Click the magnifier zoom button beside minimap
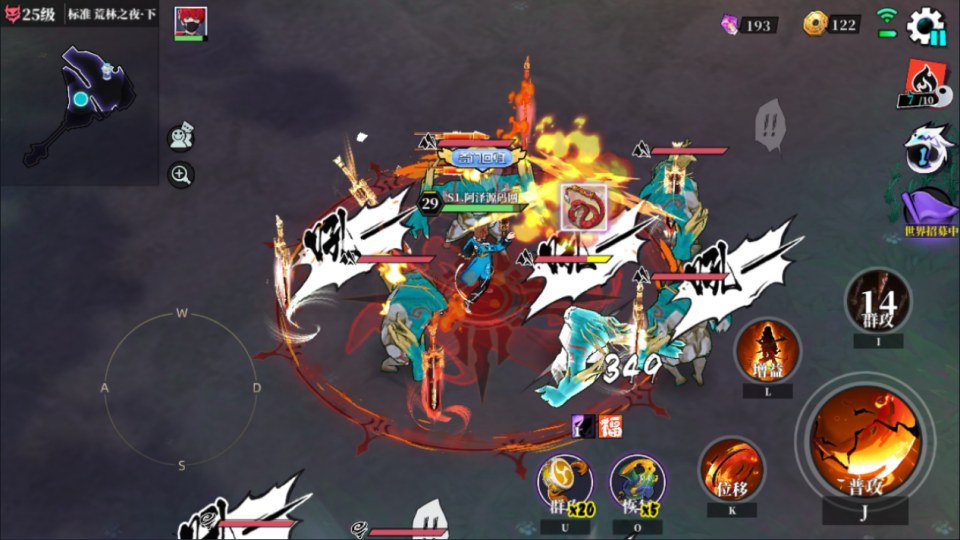Image resolution: width=960 pixels, height=540 pixels. (181, 175)
